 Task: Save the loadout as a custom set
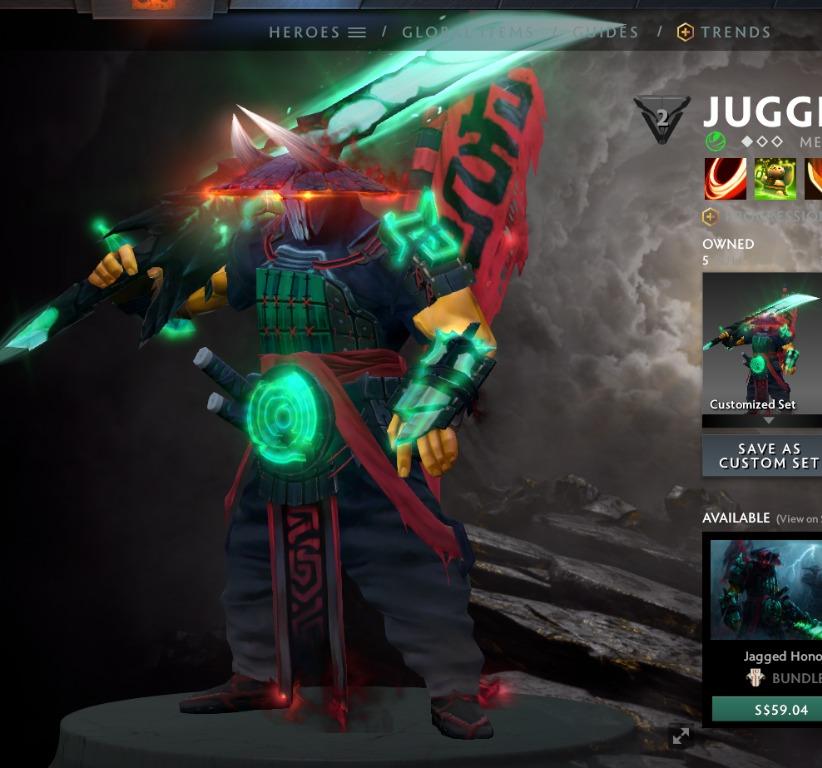click(x=763, y=456)
